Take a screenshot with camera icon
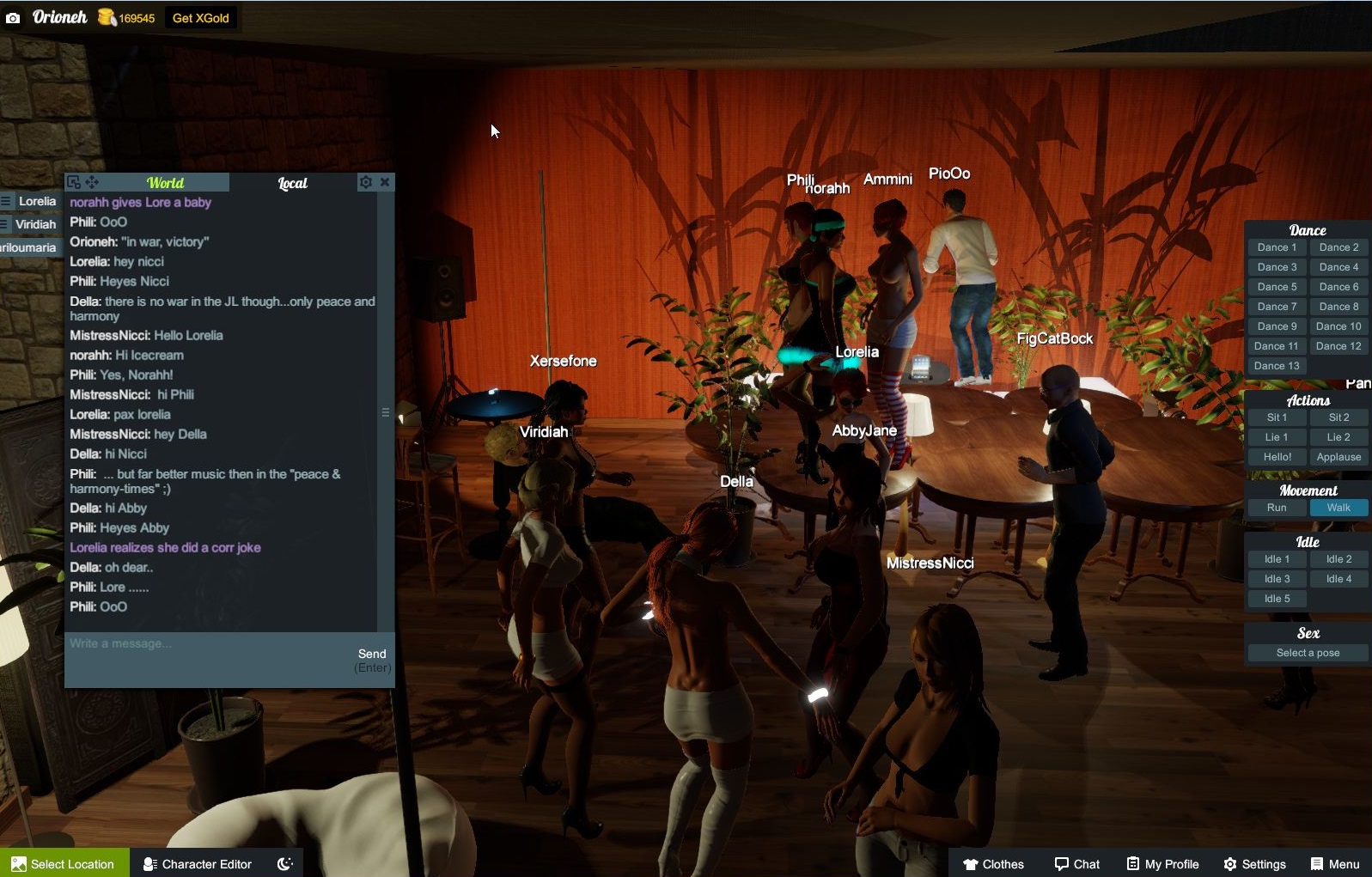1372x877 pixels. (x=13, y=17)
